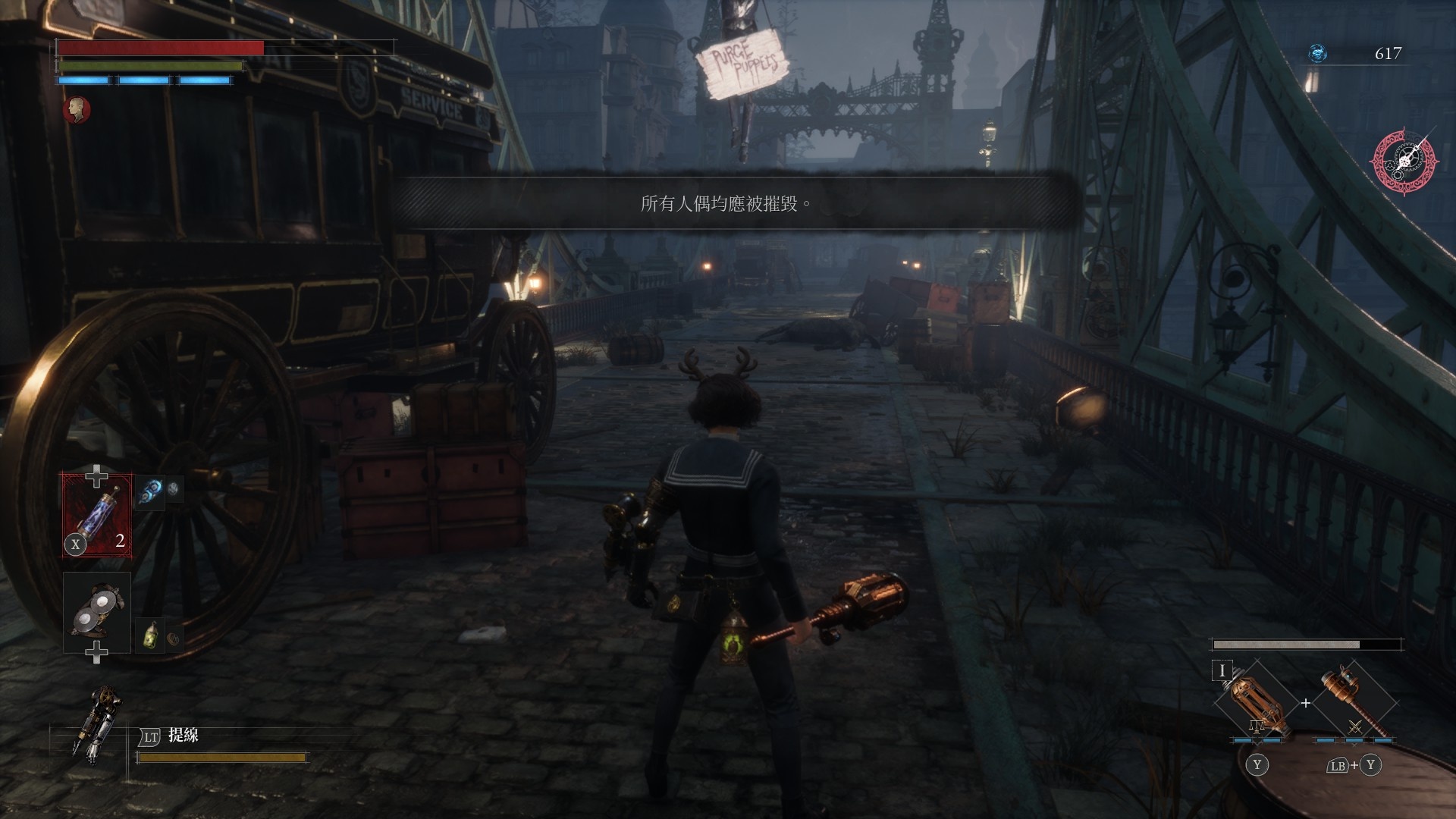This screenshot has width=1456, height=819.
Task: Click the red compass in the corner
Action: point(1402,162)
